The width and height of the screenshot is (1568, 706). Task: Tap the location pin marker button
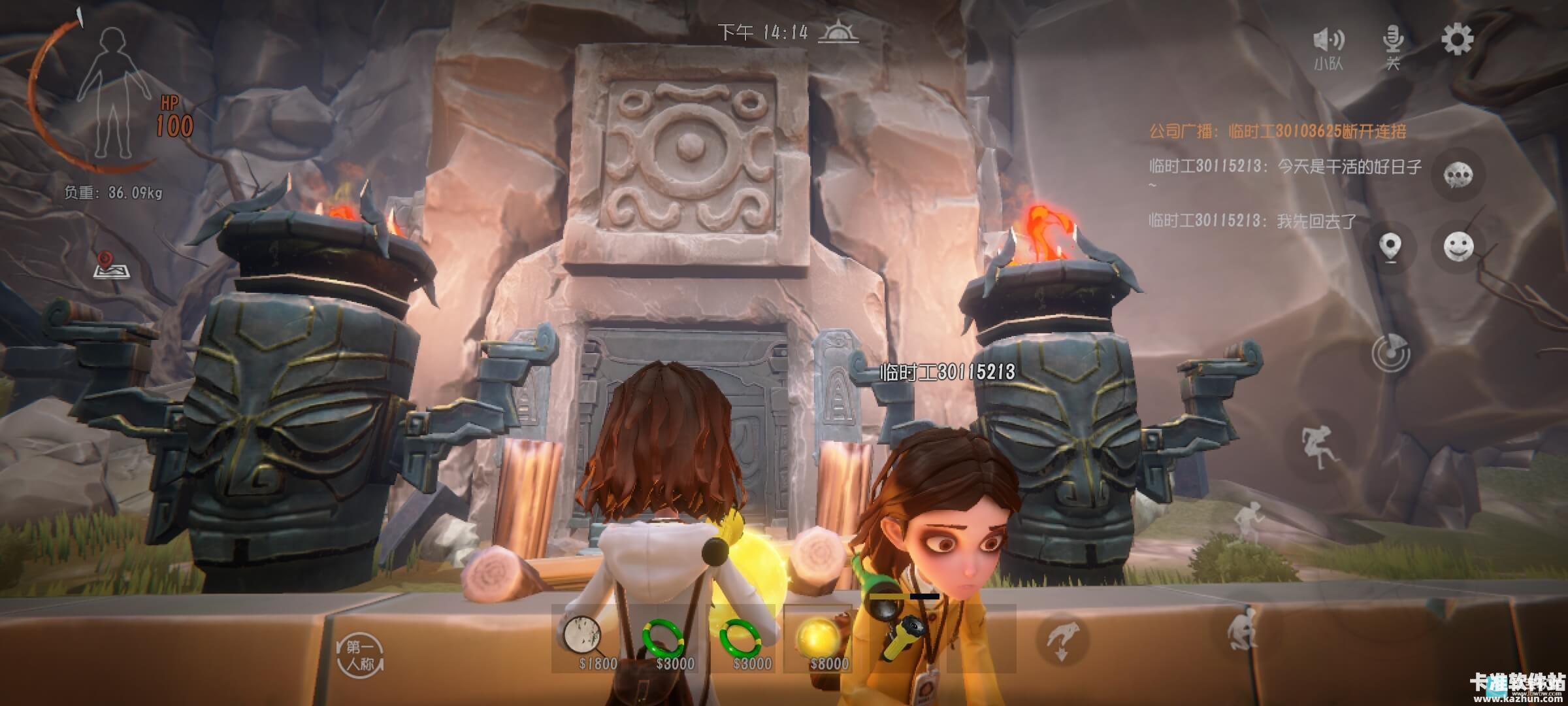tap(1390, 248)
